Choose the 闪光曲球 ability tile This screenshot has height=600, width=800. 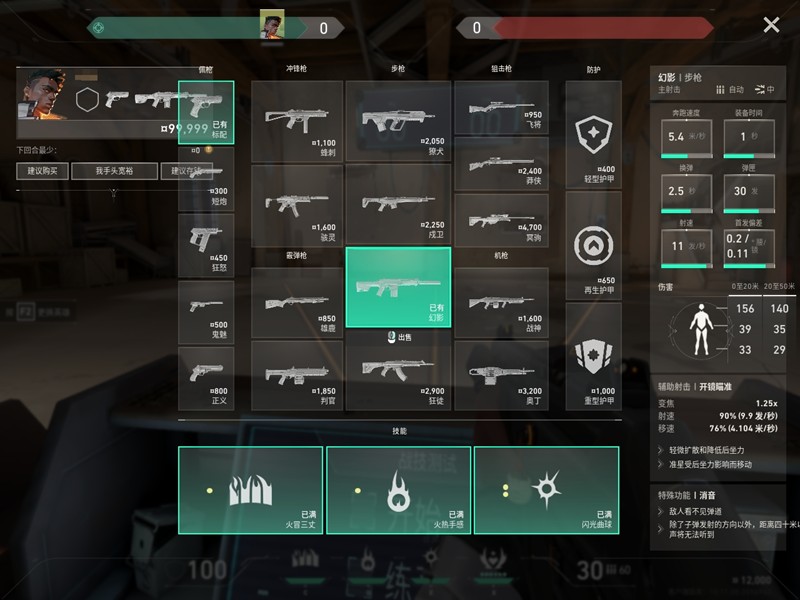click(546, 490)
